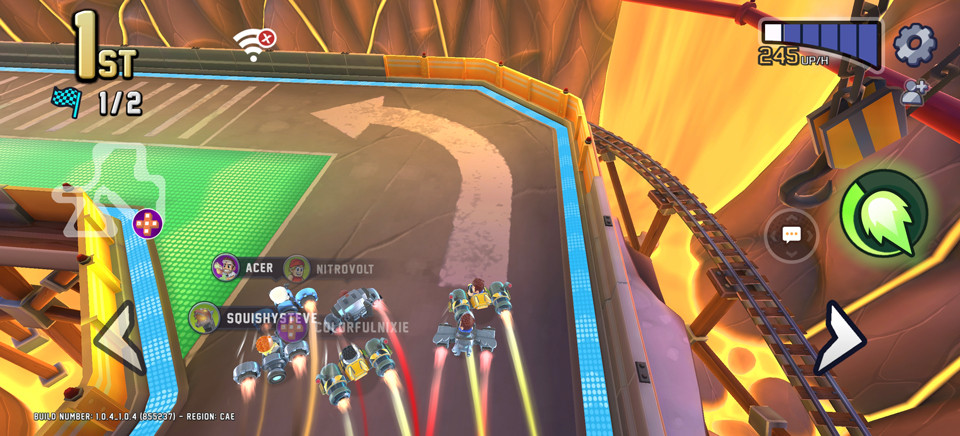Image resolution: width=960 pixels, height=436 pixels.
Task: Open the settings gear menu
Action: click(x=914, y=45)
